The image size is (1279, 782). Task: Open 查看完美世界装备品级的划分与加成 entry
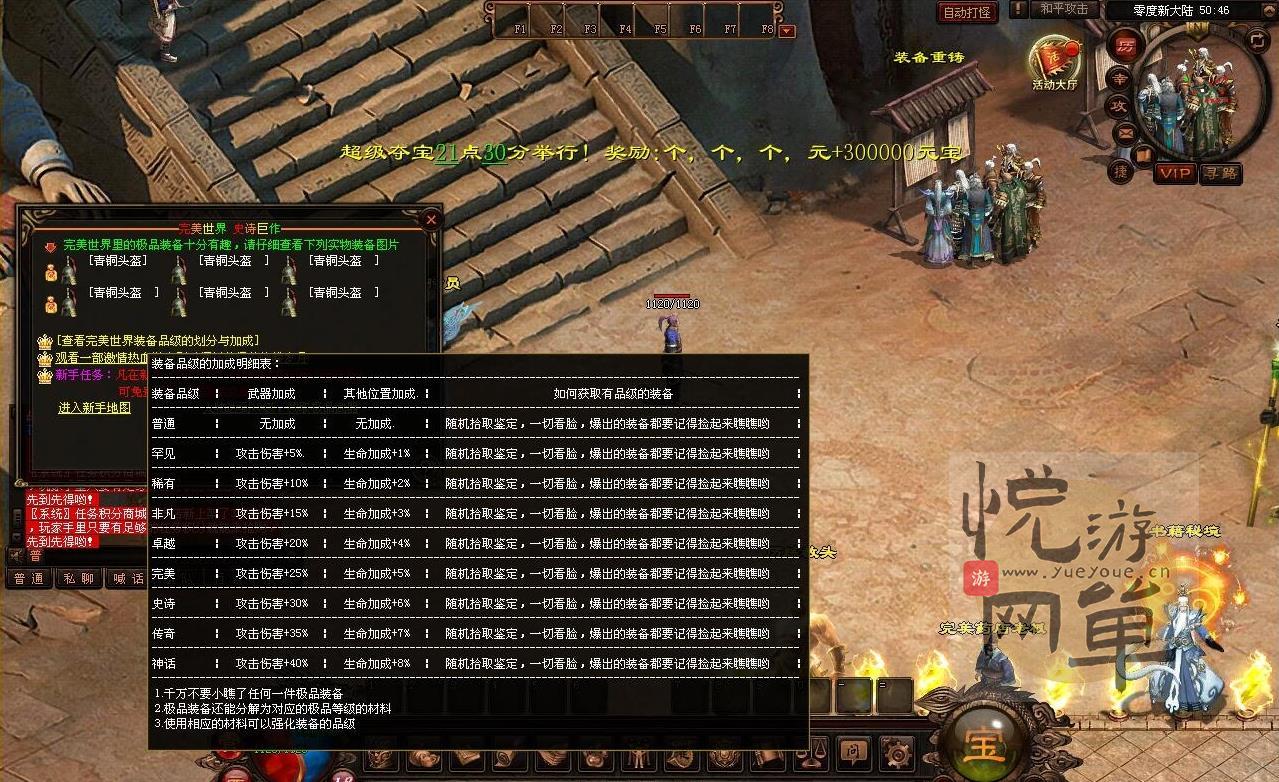(x=157, y=341)
